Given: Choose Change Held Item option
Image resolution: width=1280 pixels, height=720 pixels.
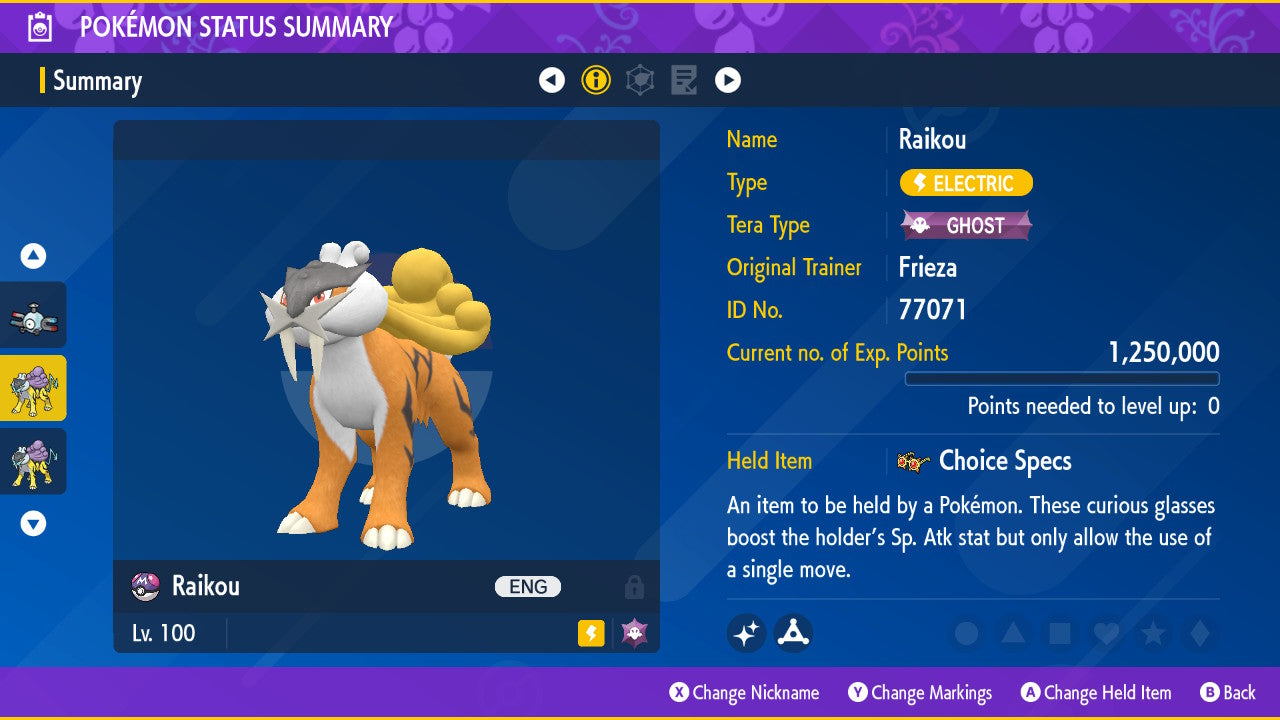Looking at the screenshot, I should [1096, 692].
